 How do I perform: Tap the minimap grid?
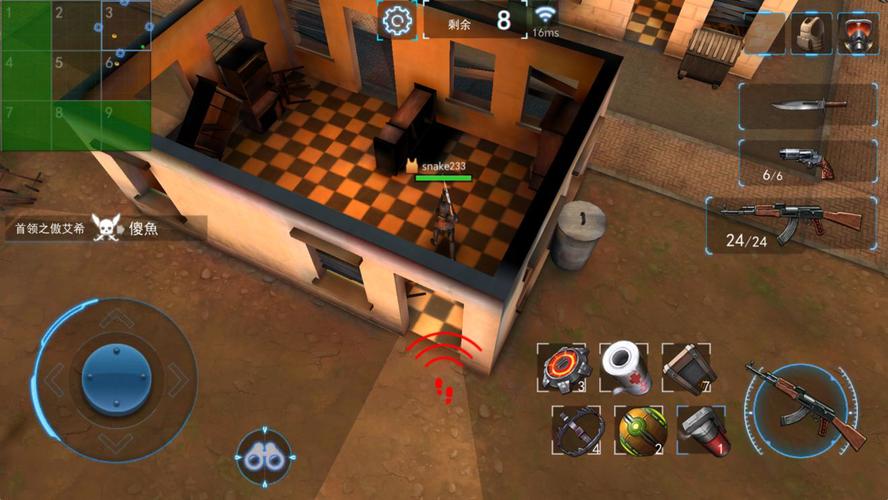76,75
